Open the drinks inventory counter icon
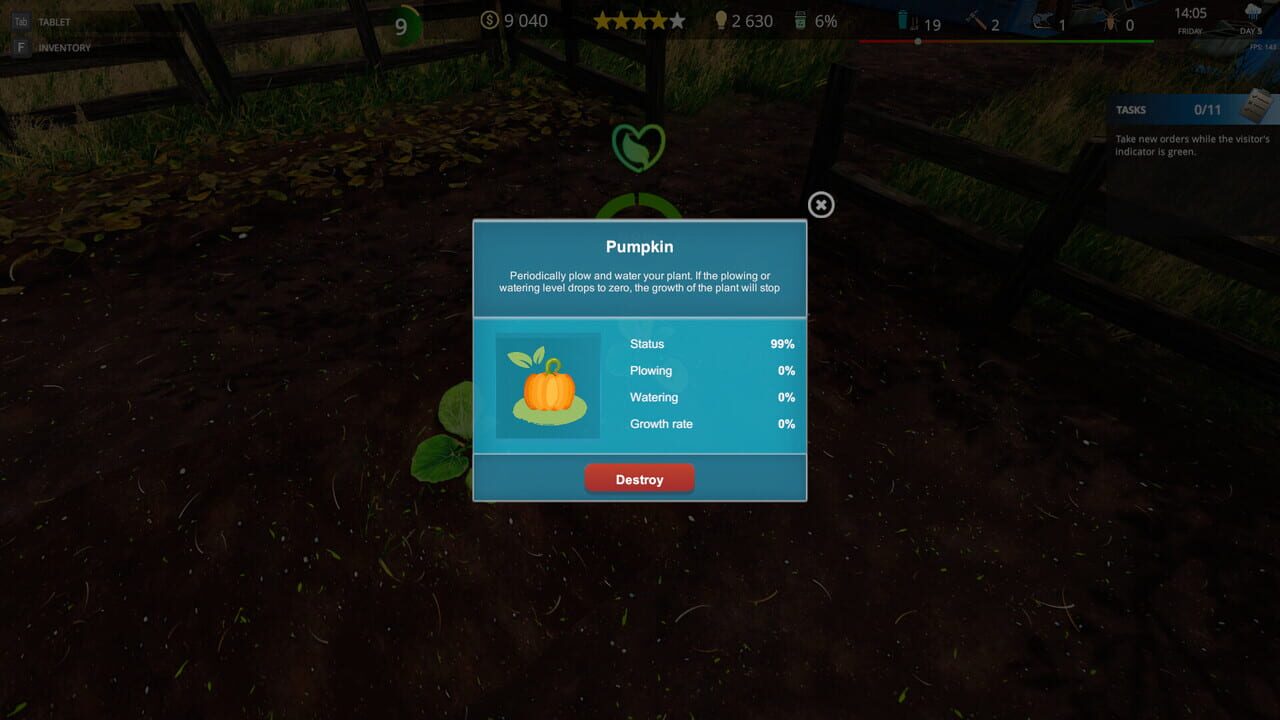1280x720 pixels. click(903, 21)
